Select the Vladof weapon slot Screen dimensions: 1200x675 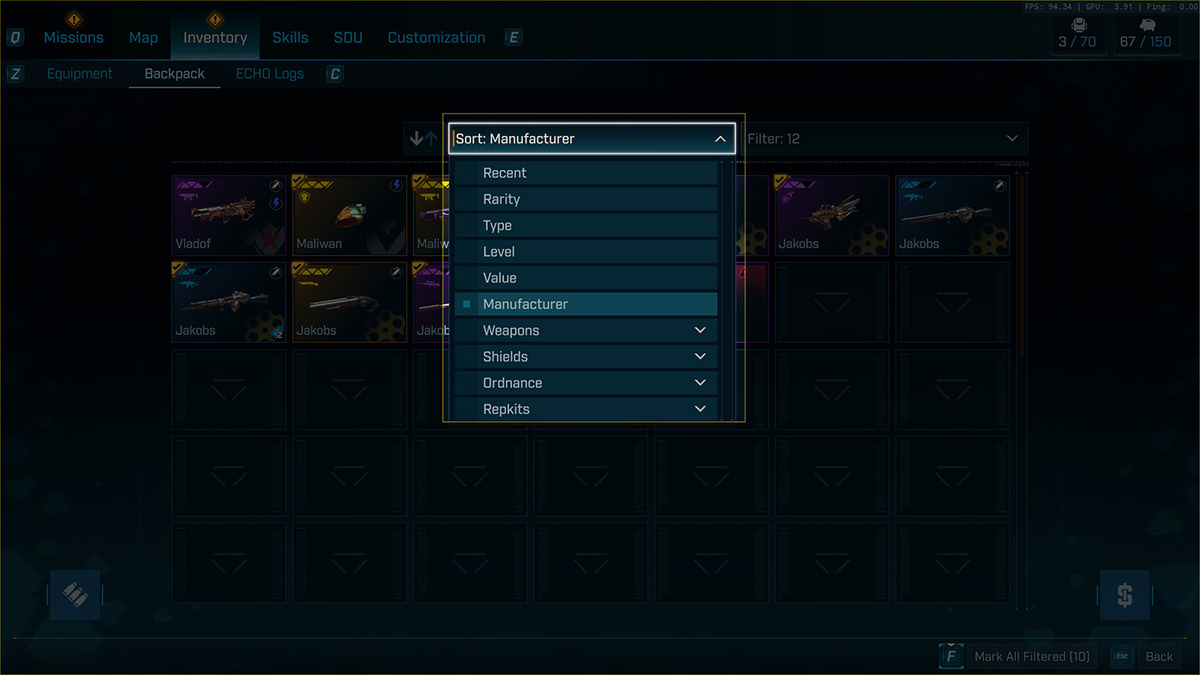(229, 215)
